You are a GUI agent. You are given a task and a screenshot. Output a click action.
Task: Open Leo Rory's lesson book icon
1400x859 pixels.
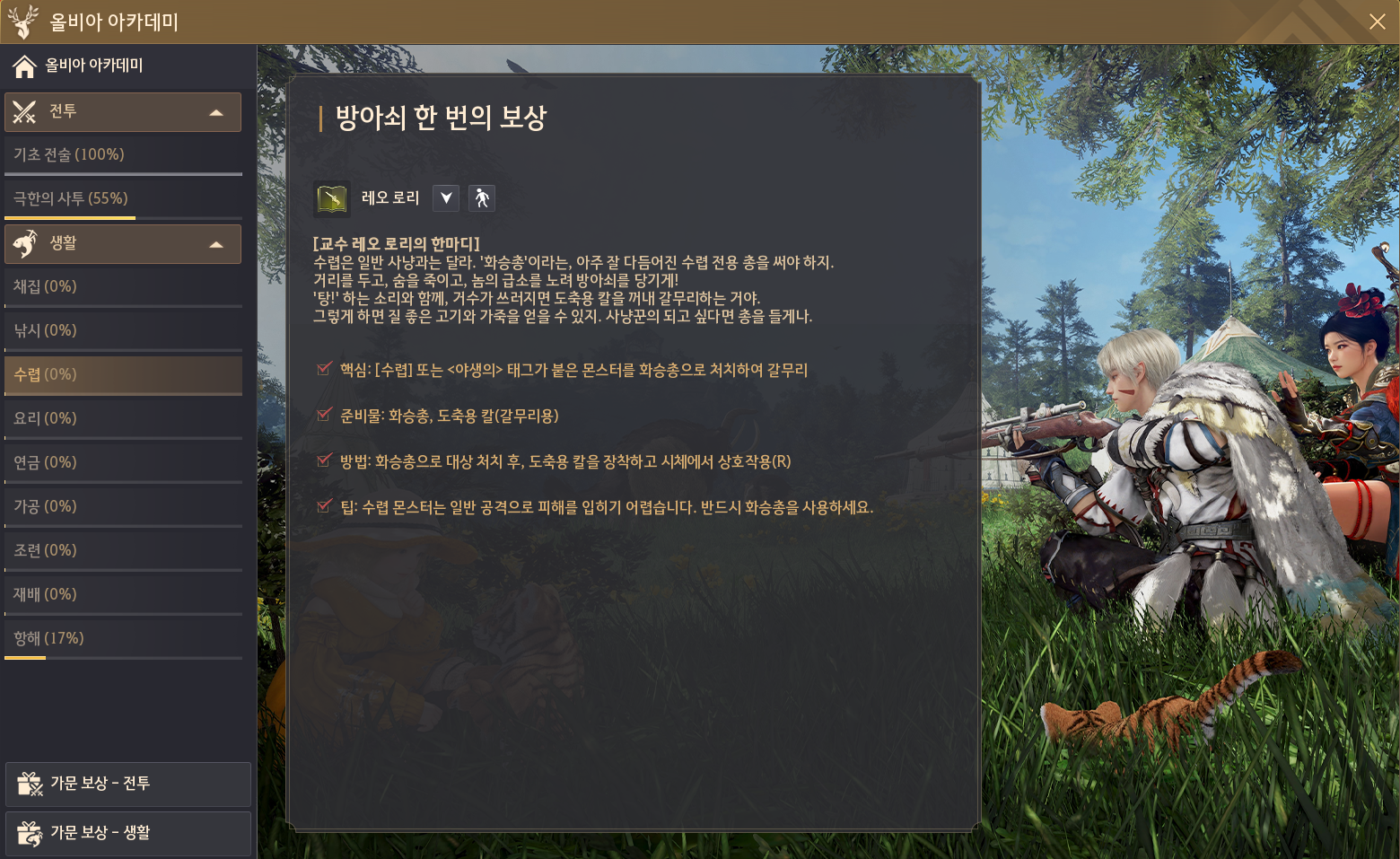(330, 197)
